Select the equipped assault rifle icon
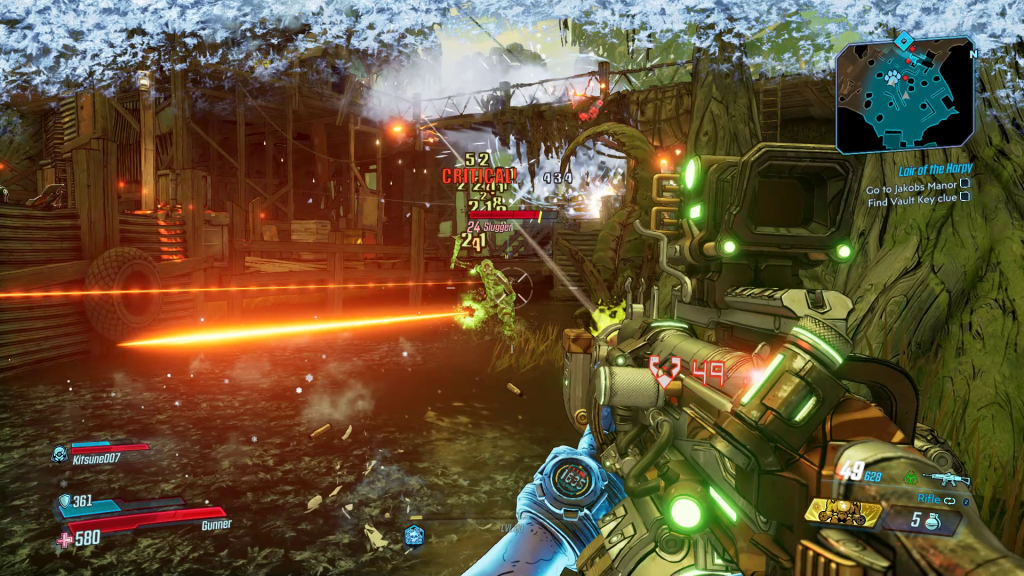This screenshot has height=576, width=1024. (x=945, y=478)
